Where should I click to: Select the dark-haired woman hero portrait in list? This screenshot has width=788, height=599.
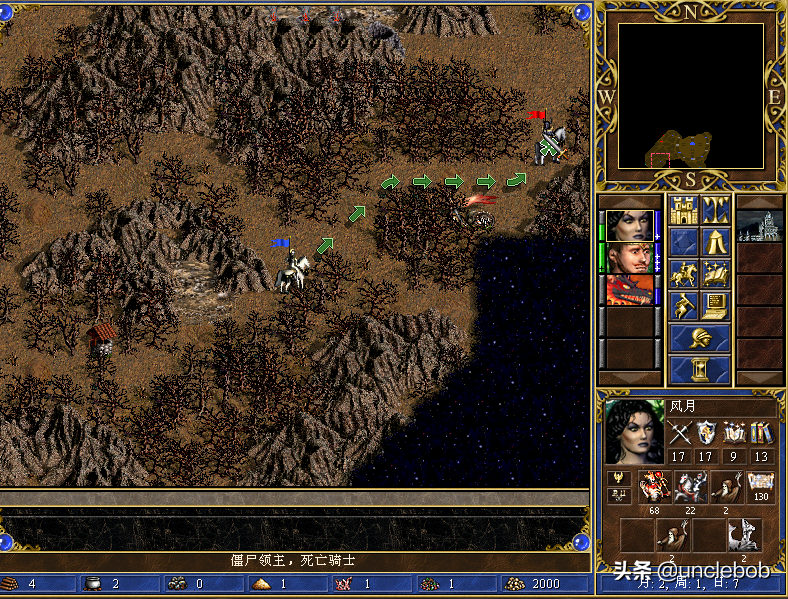630,226
